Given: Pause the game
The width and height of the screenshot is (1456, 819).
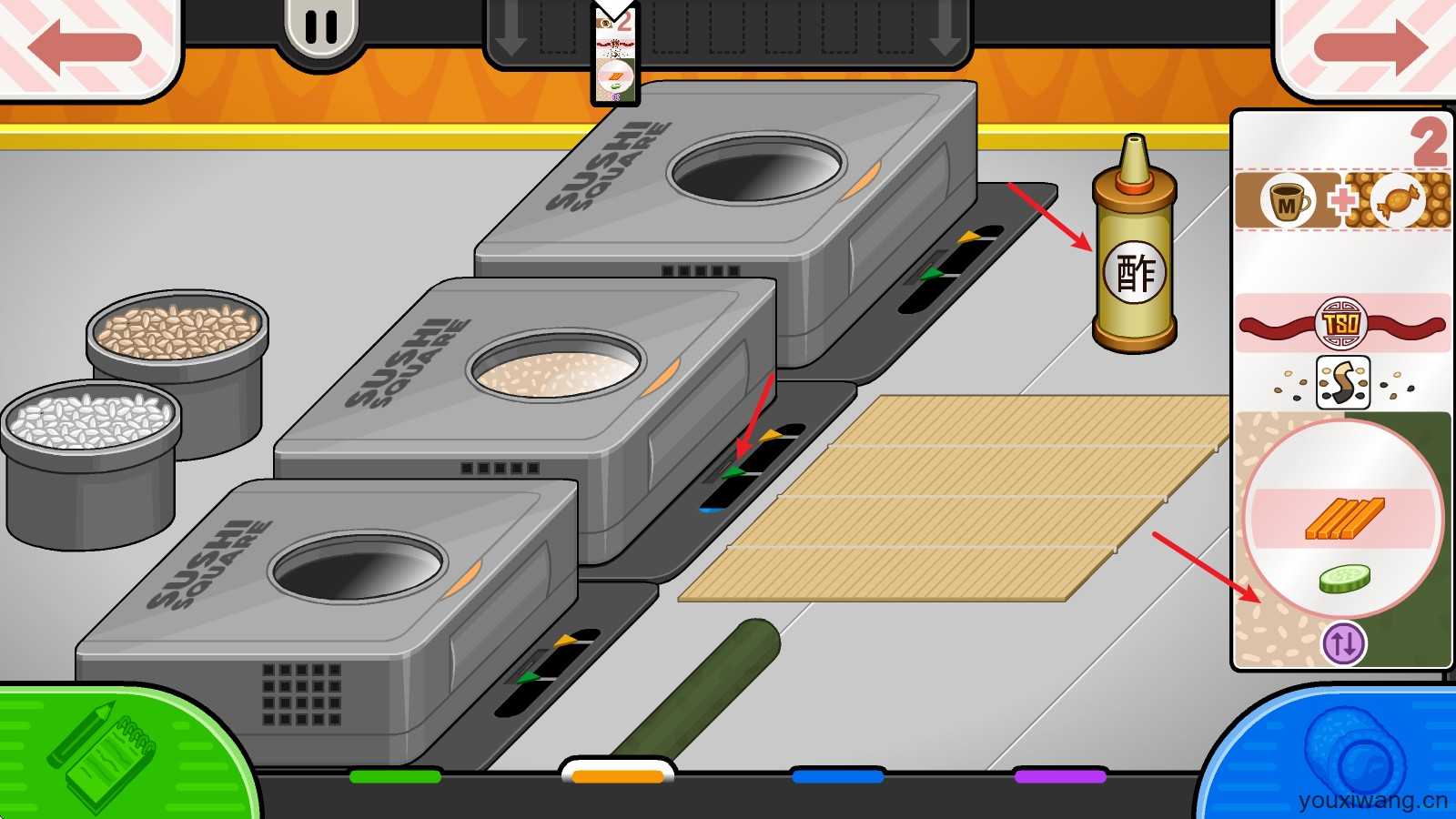Looking at the screenshot, I should pyautogui.click(x=320, y=29).
